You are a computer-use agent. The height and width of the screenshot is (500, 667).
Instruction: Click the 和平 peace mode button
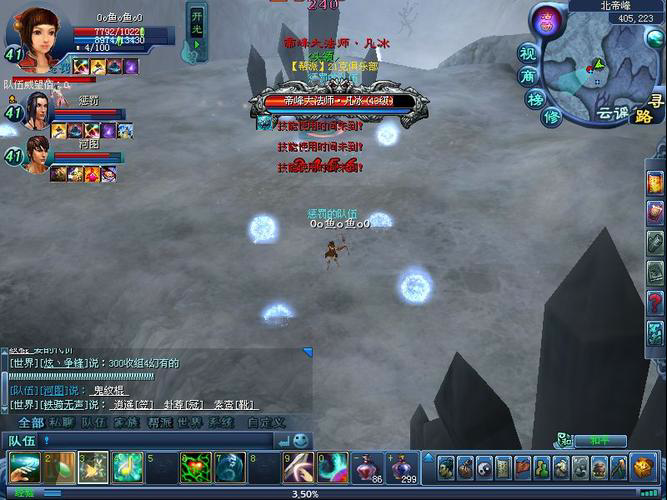tap(606, 440)
